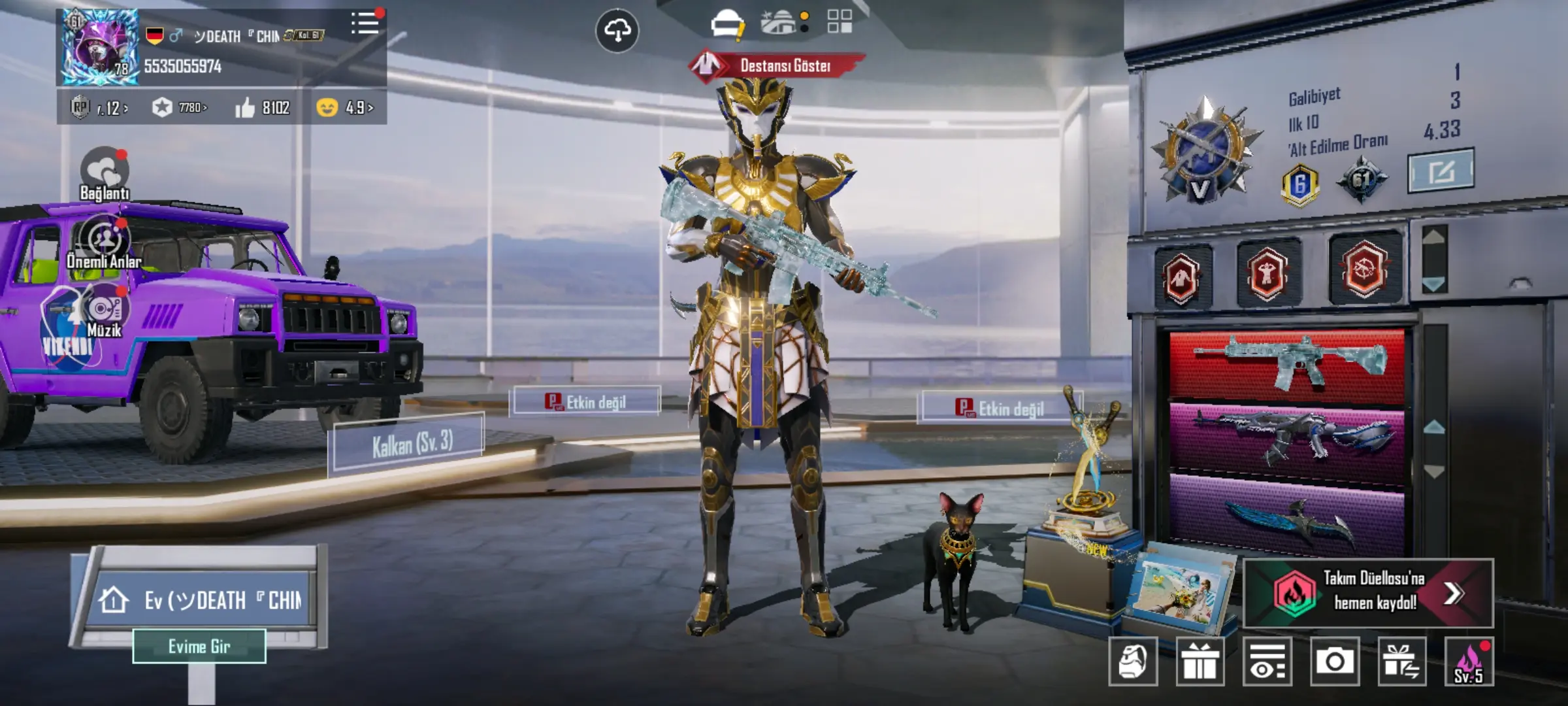1568x706 pixels.
Task: Open the Takım Düellosu registration banner
Action: 1369,593
